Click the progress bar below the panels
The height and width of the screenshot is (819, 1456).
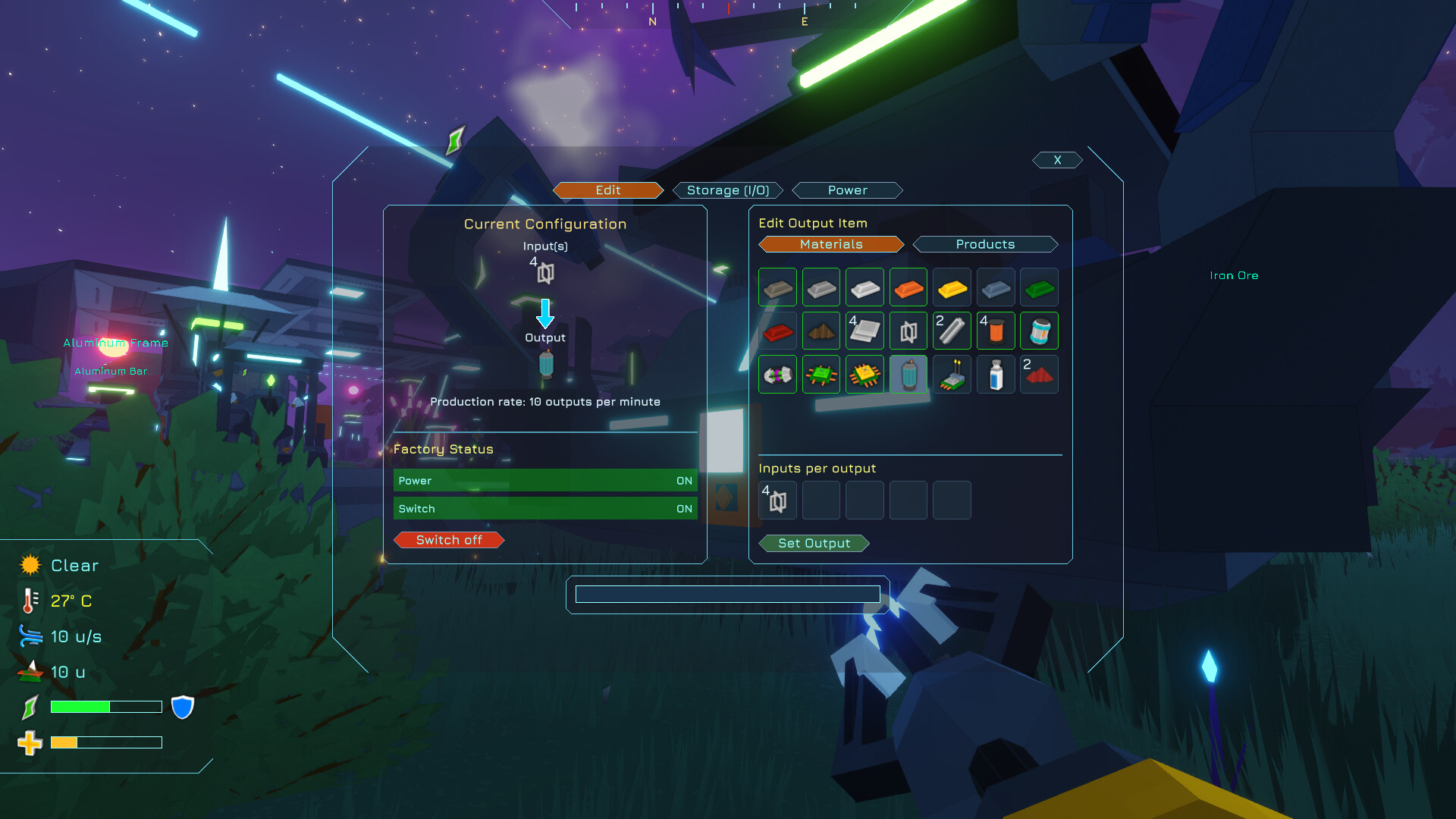point(728,594)
